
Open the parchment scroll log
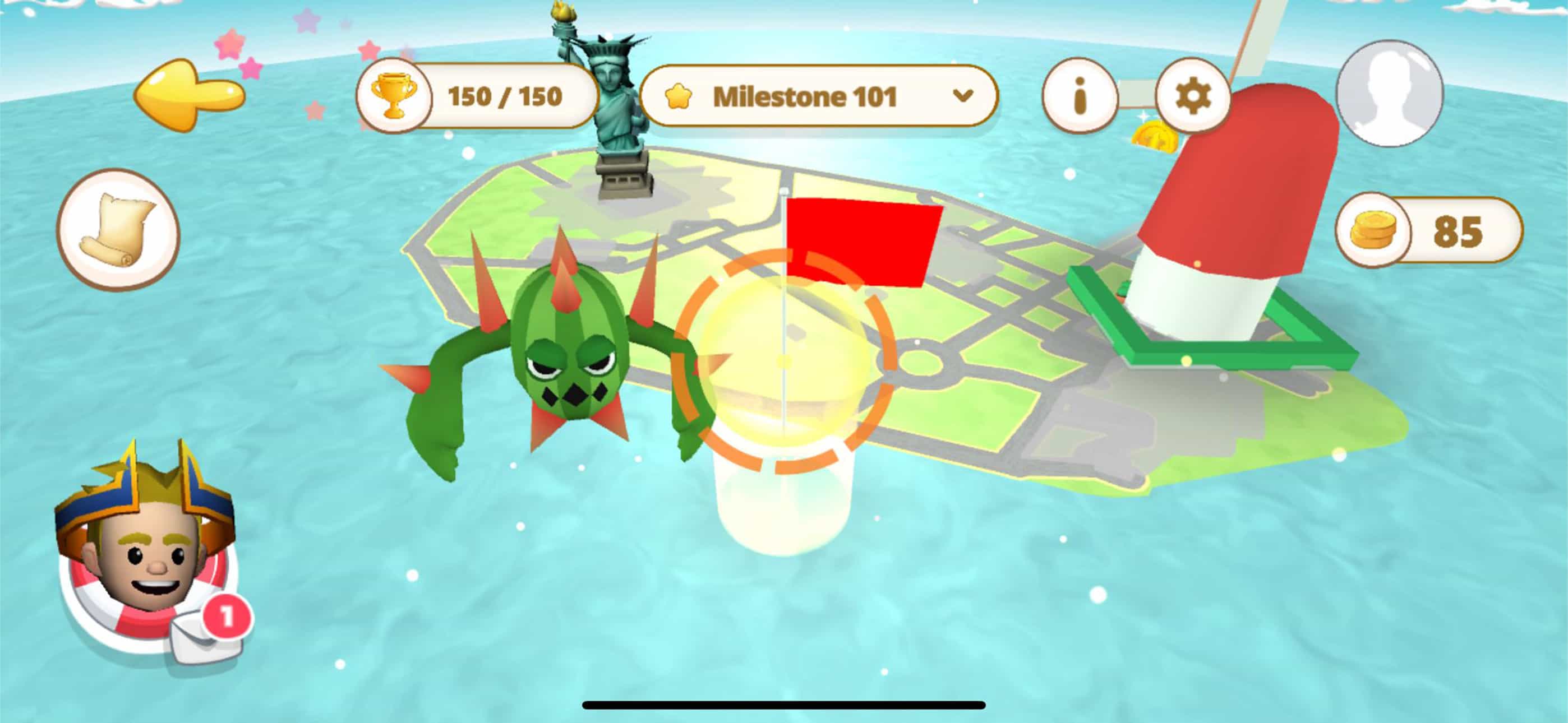coord(118,229)
